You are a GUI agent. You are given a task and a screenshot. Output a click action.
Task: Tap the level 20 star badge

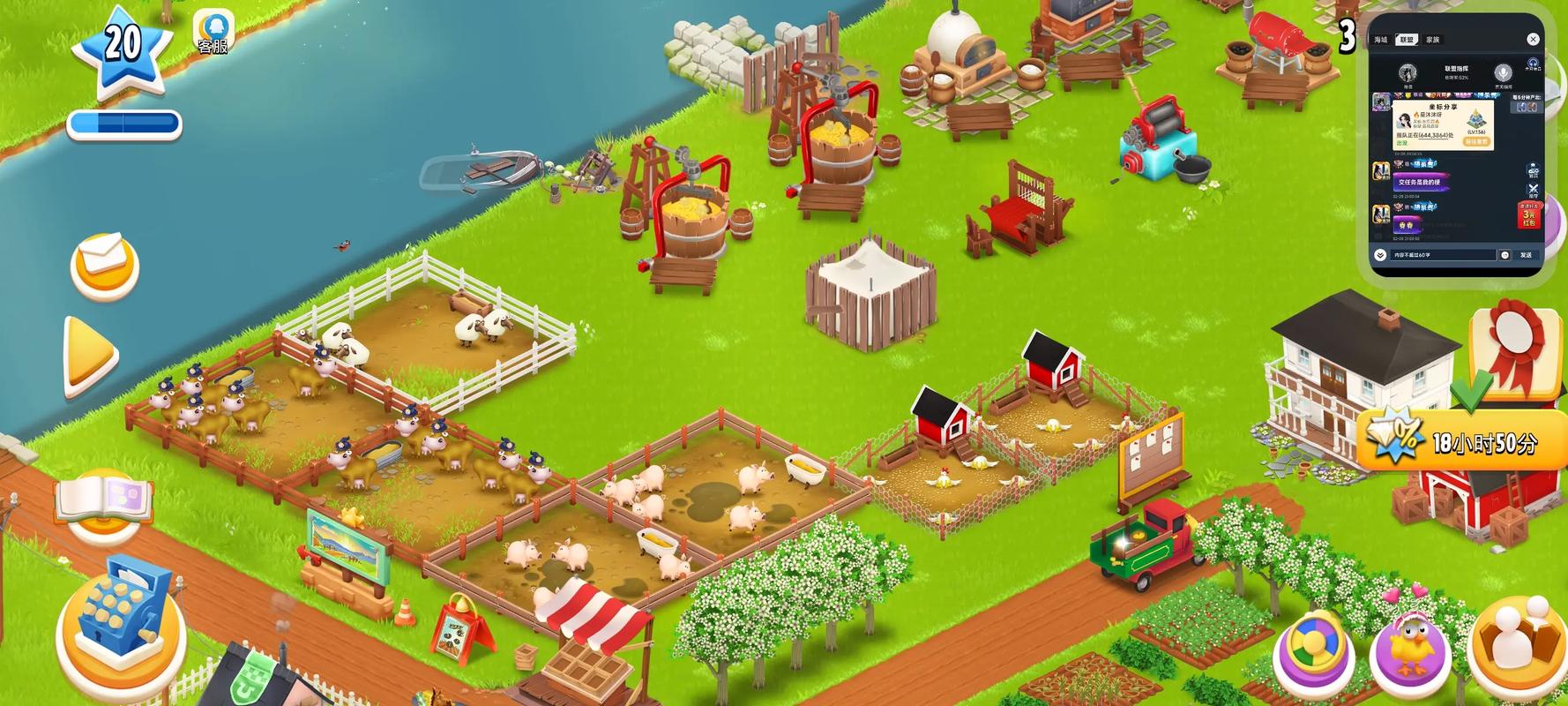click(x=122, y=49)
